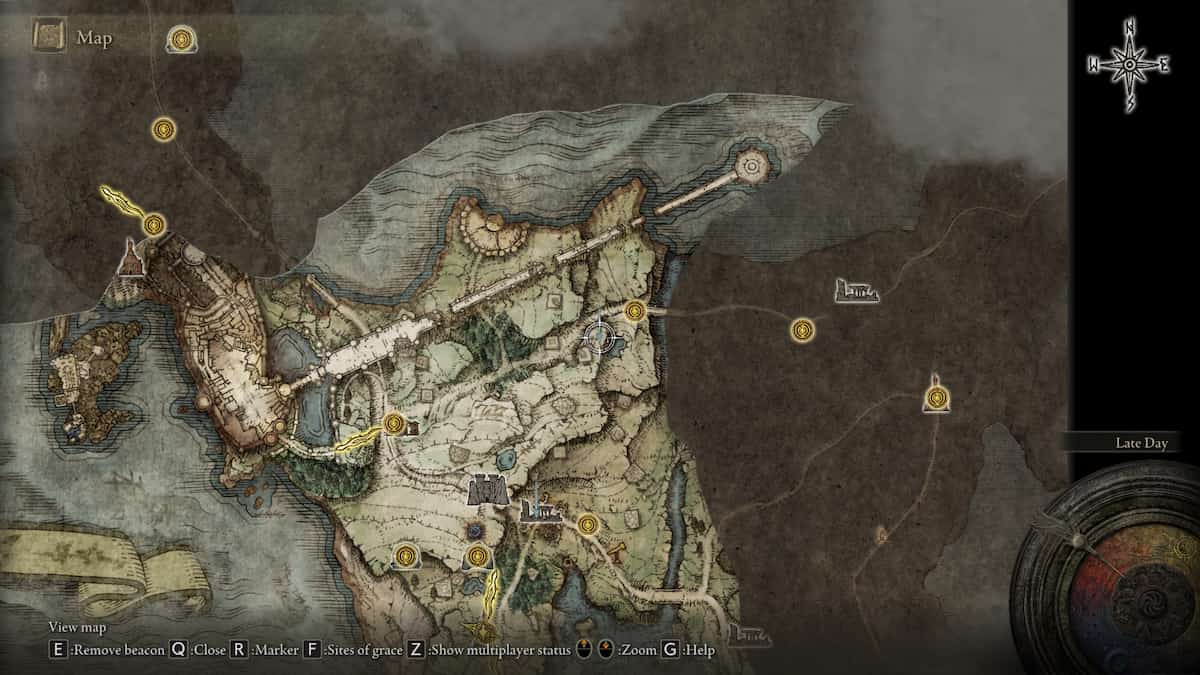1200x675 pixels.
Task: Click the compass rose in the corner
Action: point(1129,65)
